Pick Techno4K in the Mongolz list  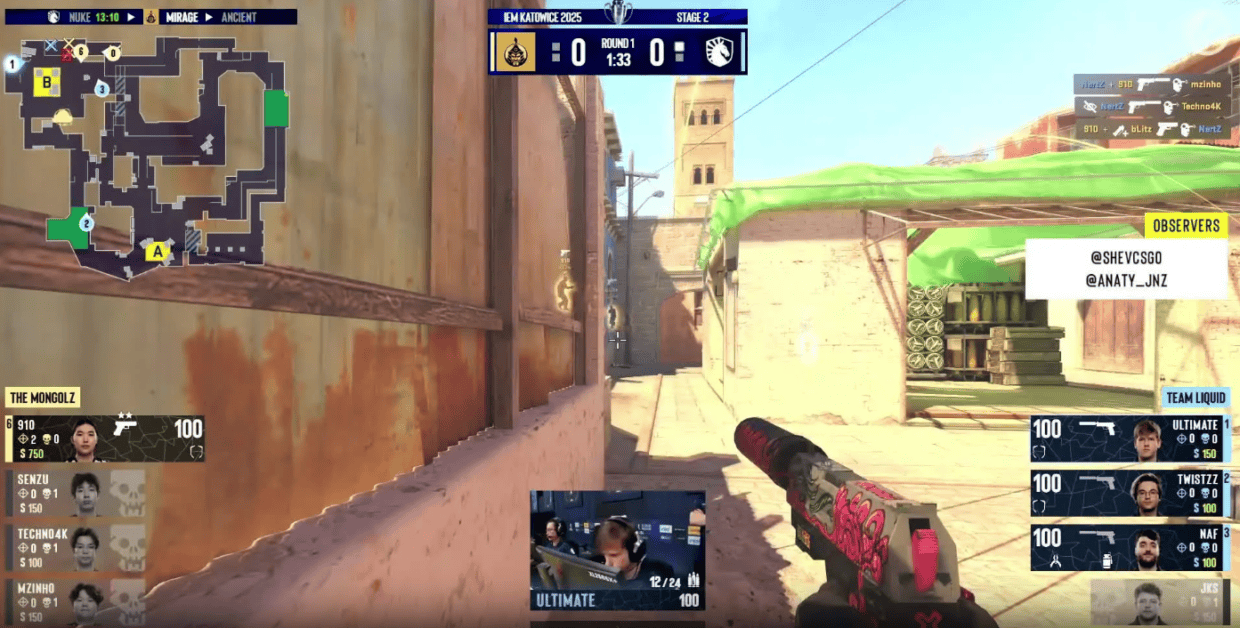77,546
